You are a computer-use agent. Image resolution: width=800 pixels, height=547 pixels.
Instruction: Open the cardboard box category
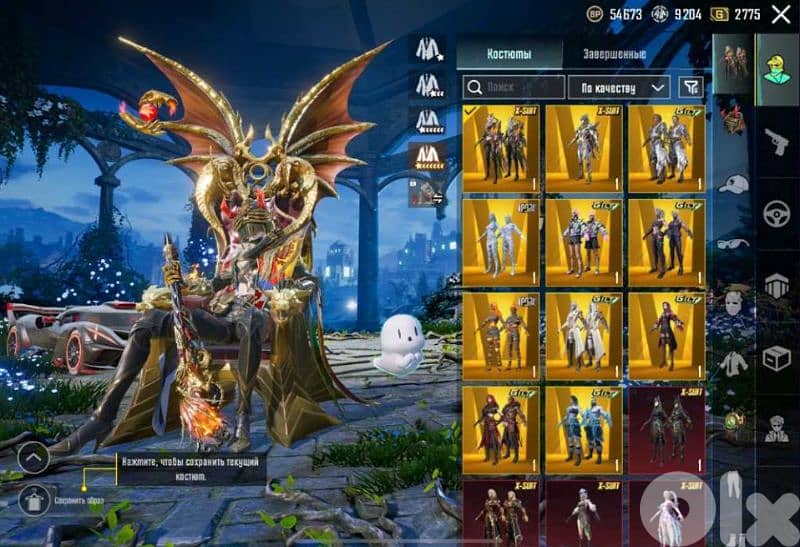(777, 357)
